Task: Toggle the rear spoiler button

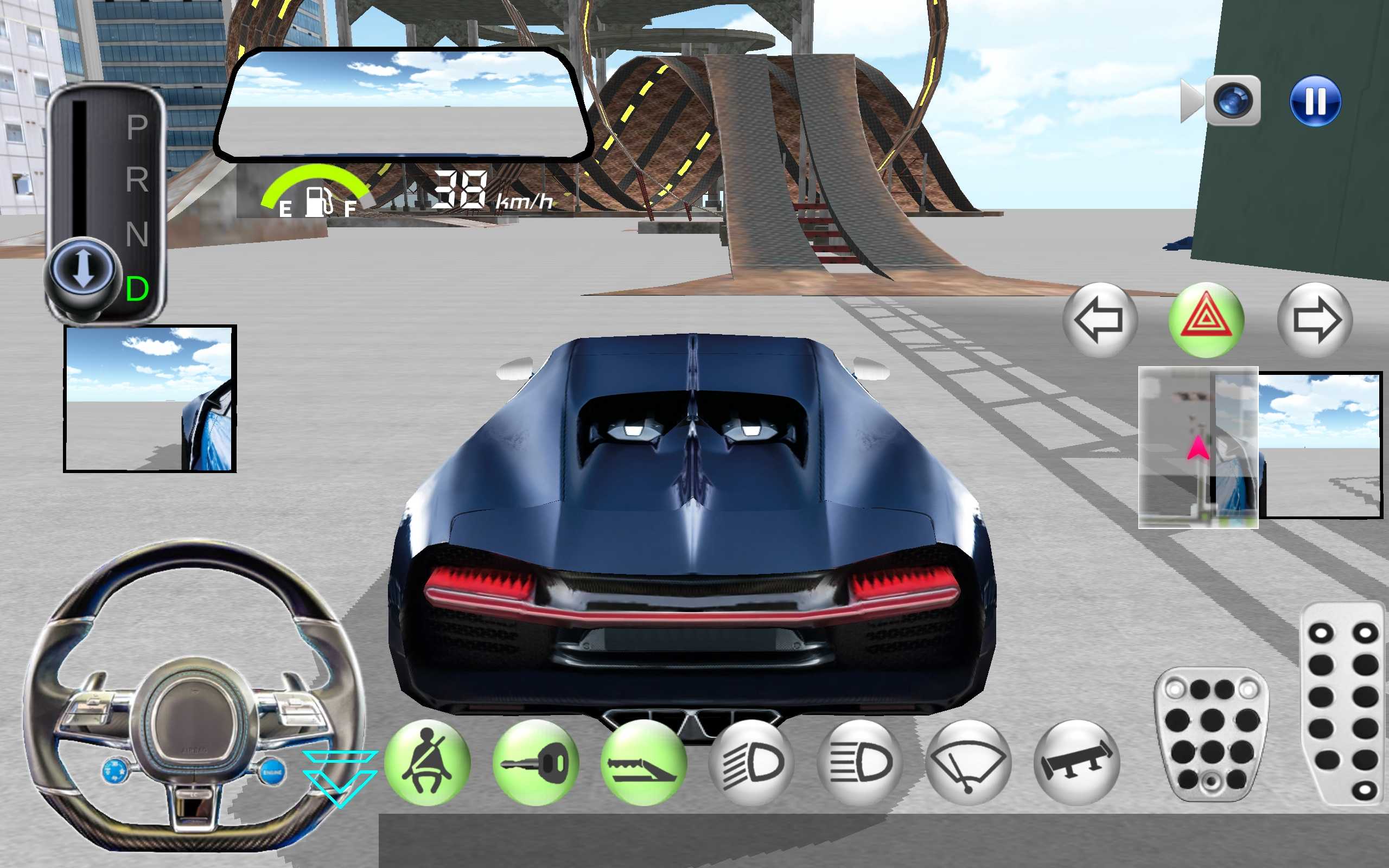Action: (x=1076, y=763)
